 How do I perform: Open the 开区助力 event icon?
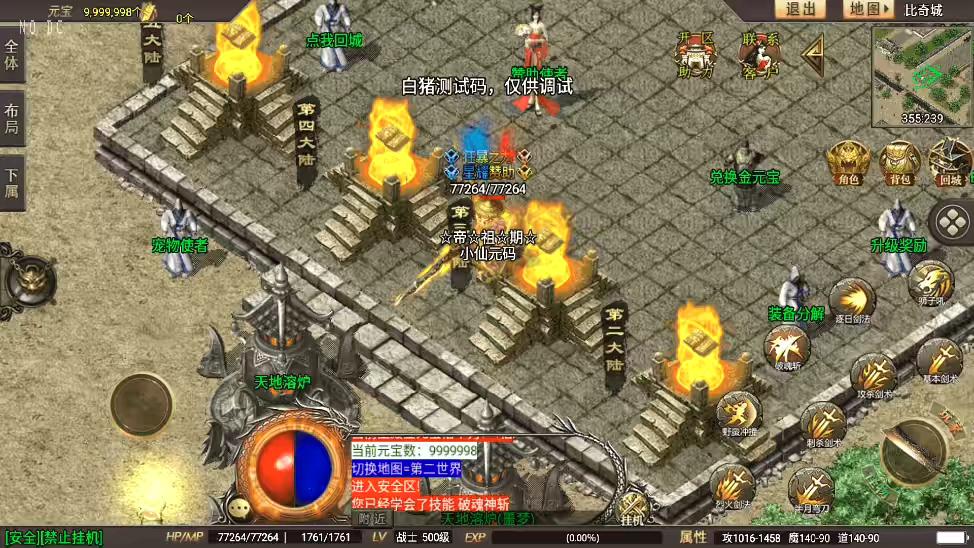point(696,54)
